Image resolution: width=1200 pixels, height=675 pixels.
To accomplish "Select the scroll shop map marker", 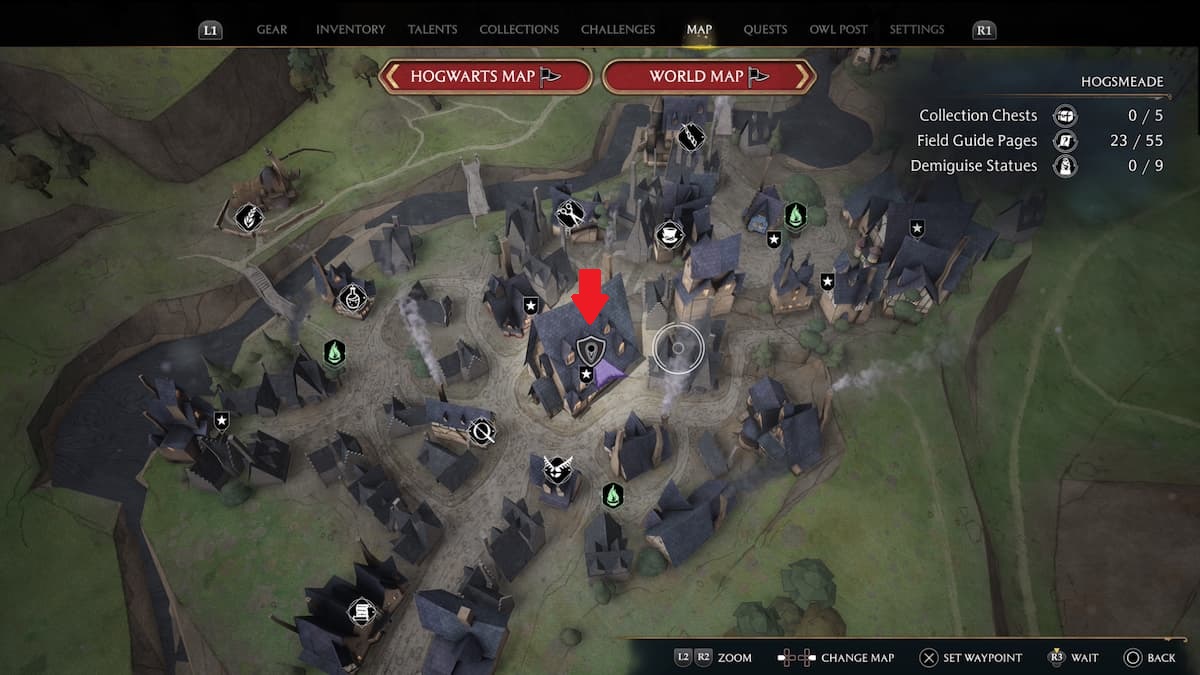I will [359, 611].
